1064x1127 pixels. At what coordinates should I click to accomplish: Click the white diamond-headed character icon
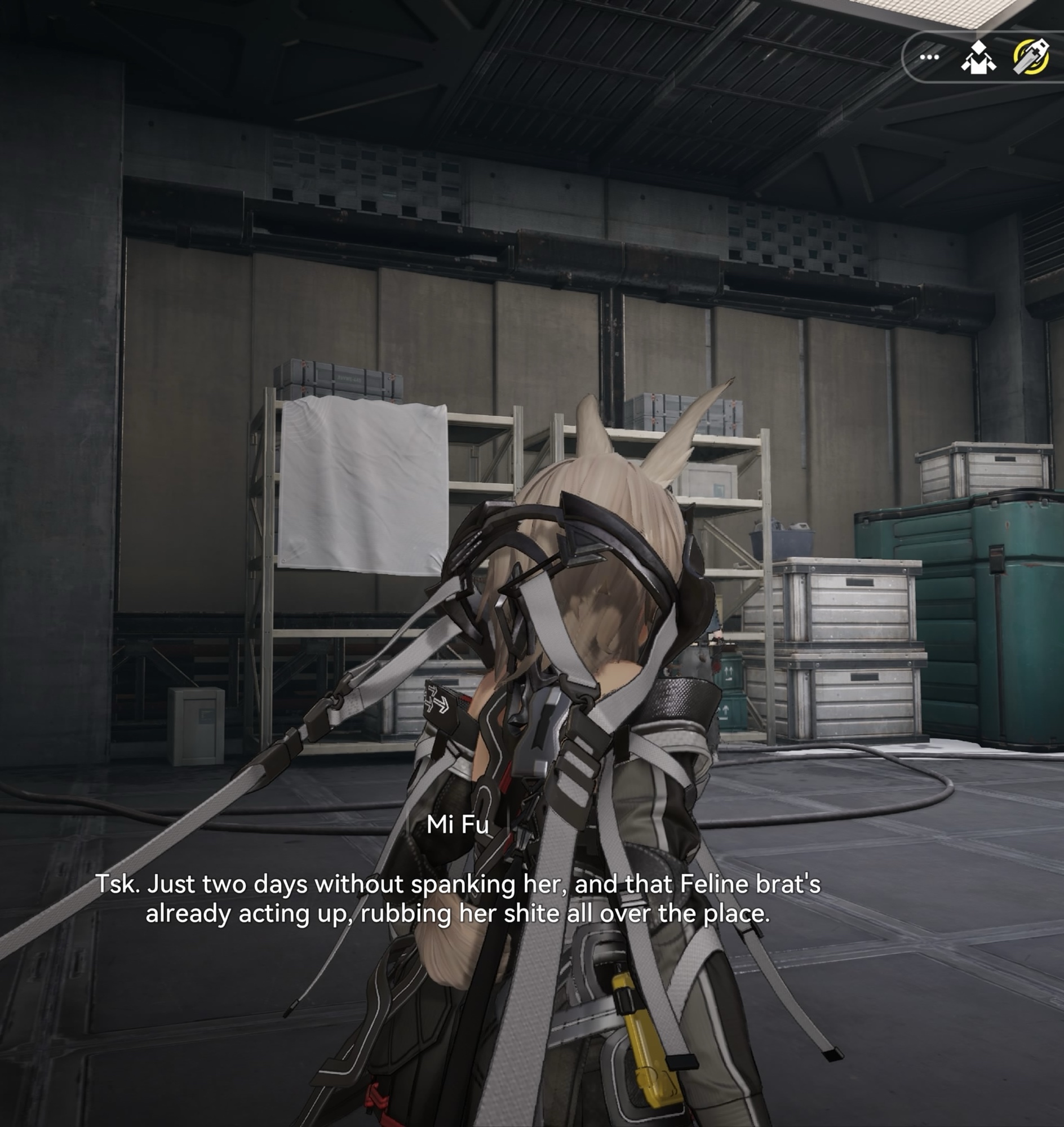[x=978, y=58]
